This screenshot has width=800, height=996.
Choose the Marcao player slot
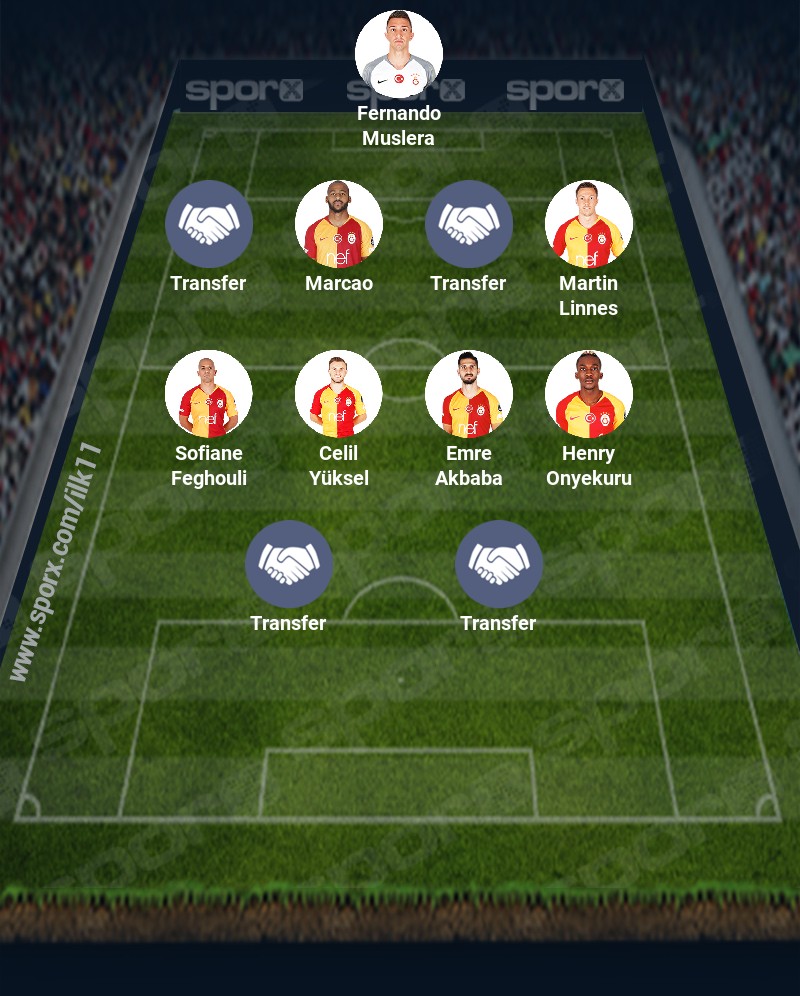pos(339,224)
